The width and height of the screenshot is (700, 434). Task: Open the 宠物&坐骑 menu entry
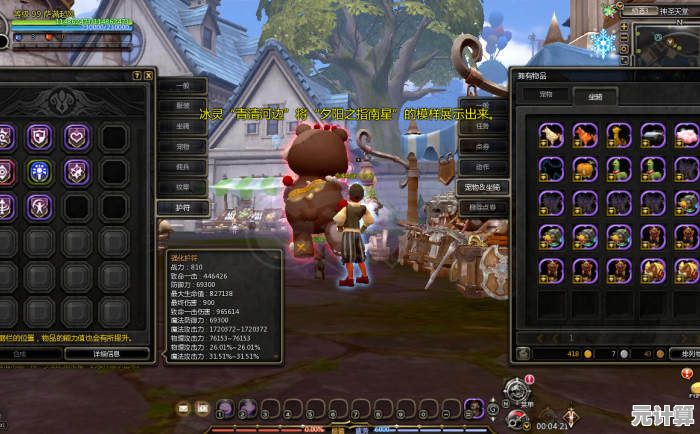483,187
